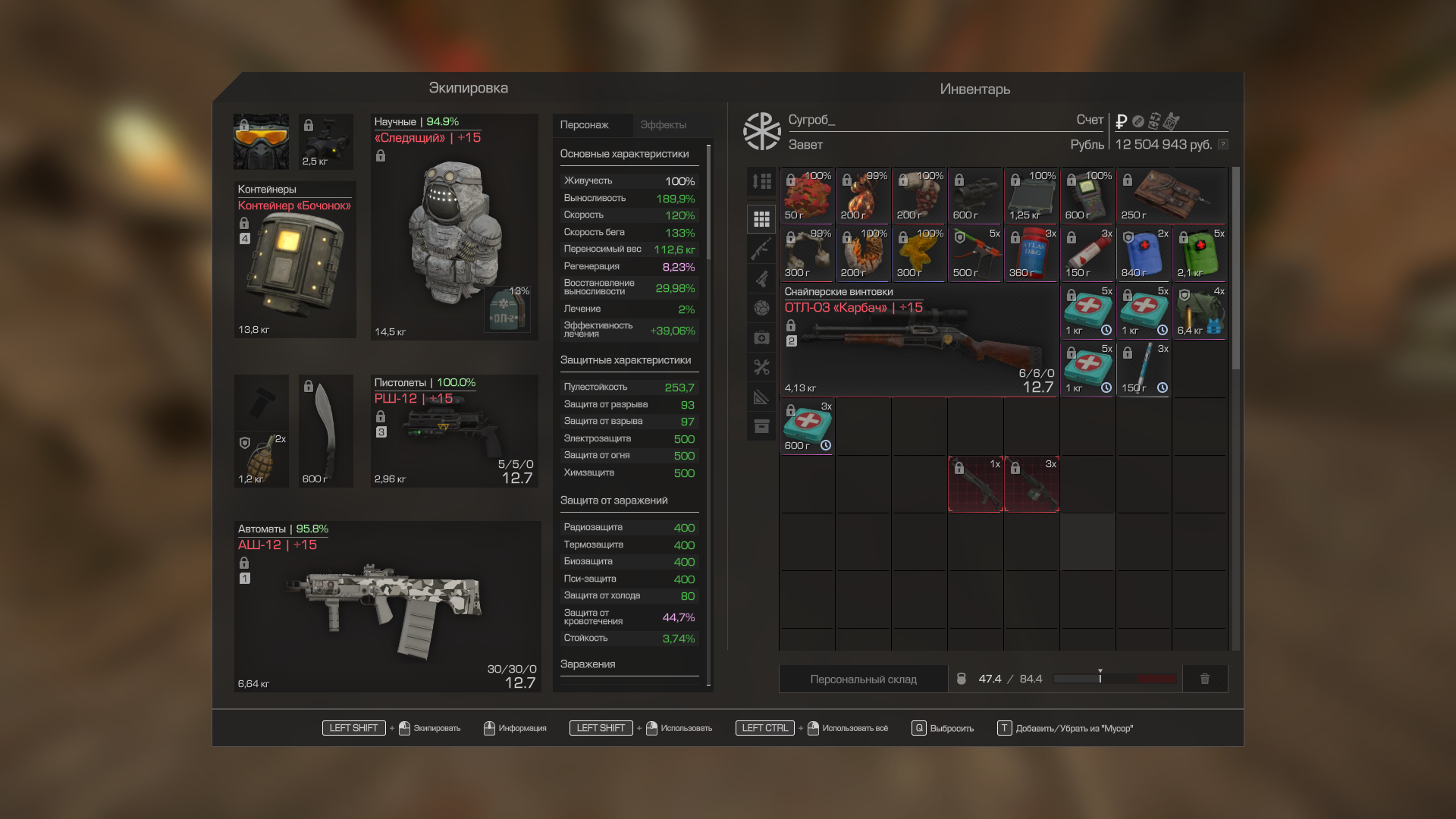
Task: Switch to the Эффекты tab
Action: coord(663,125)
